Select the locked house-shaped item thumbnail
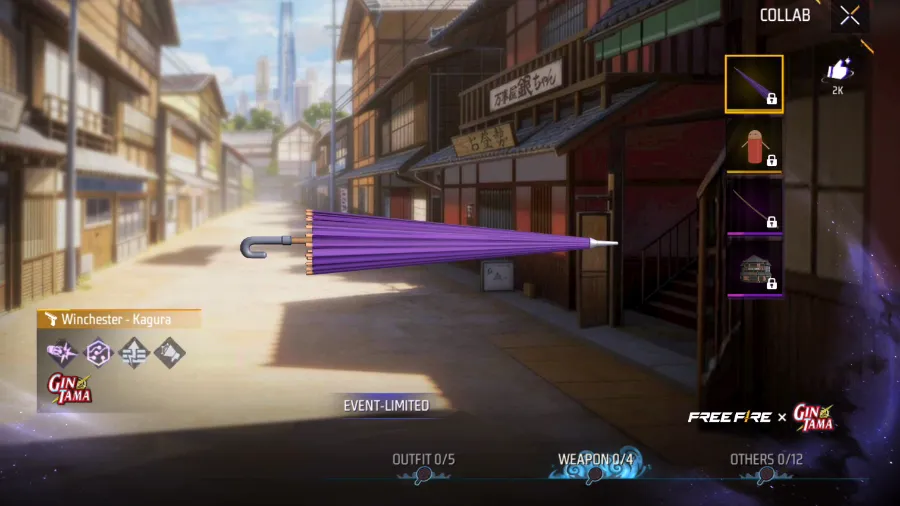Screen dimensions: 900x506 [x=754, y=267]
